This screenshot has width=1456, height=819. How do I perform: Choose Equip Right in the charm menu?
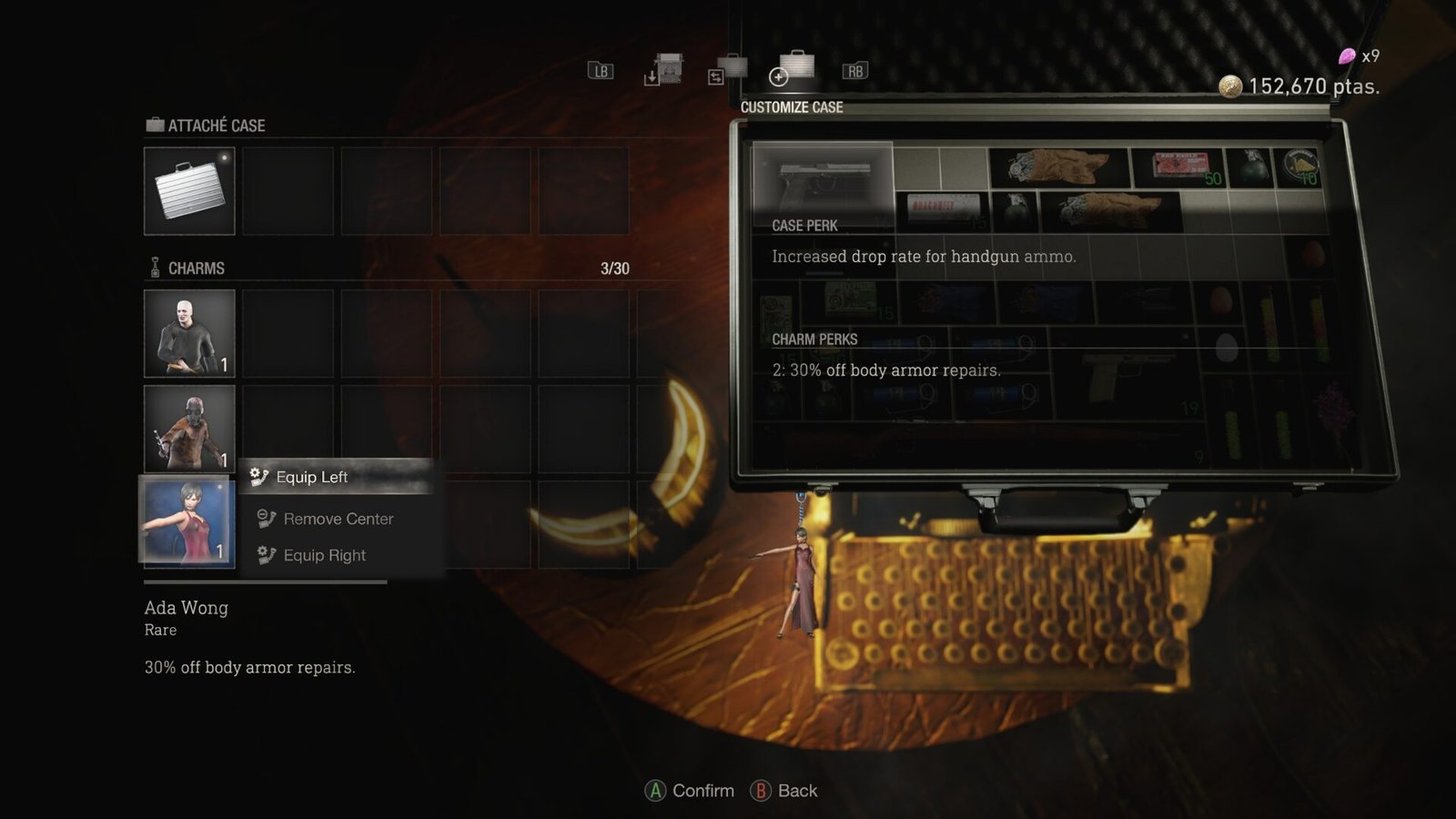pos(325,555)
